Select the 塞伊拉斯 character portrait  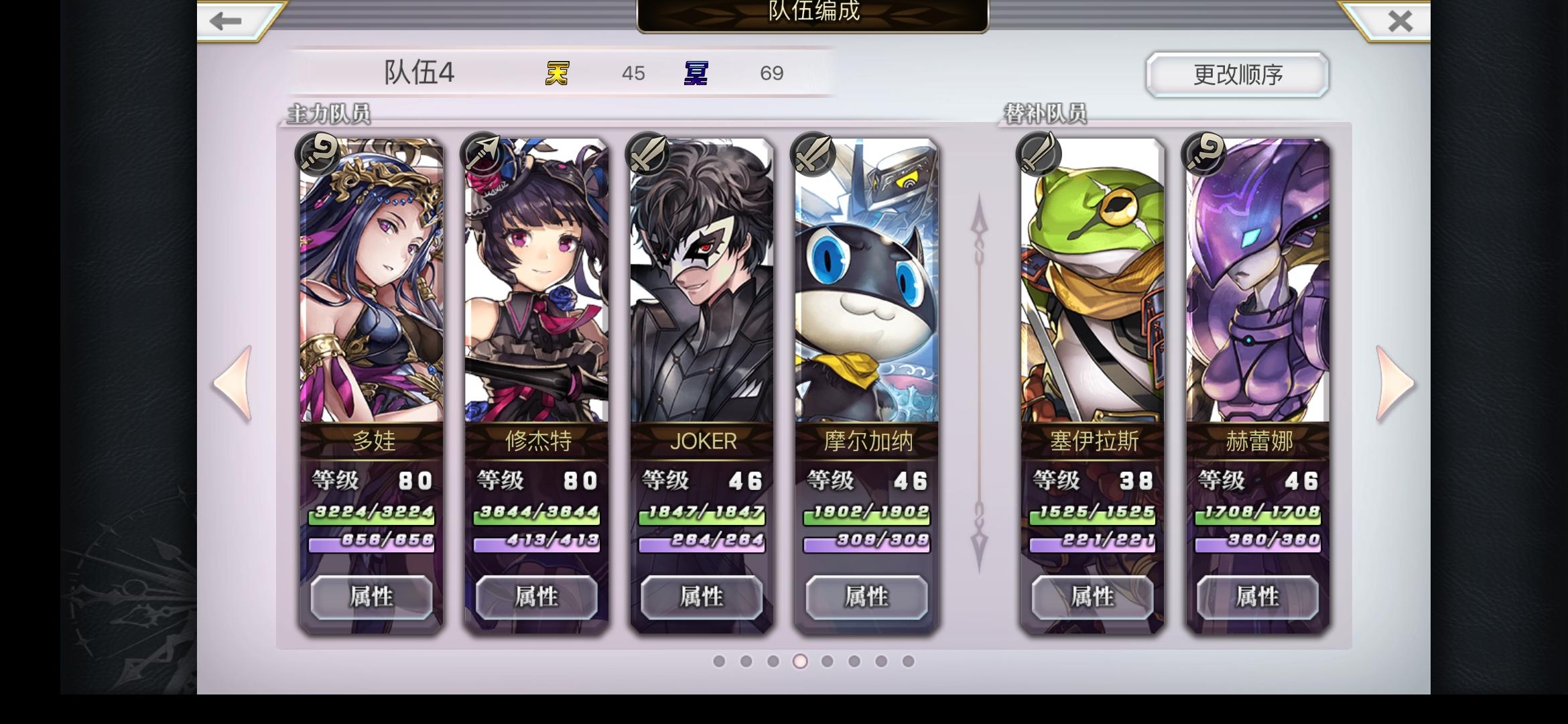(1092, 288)
